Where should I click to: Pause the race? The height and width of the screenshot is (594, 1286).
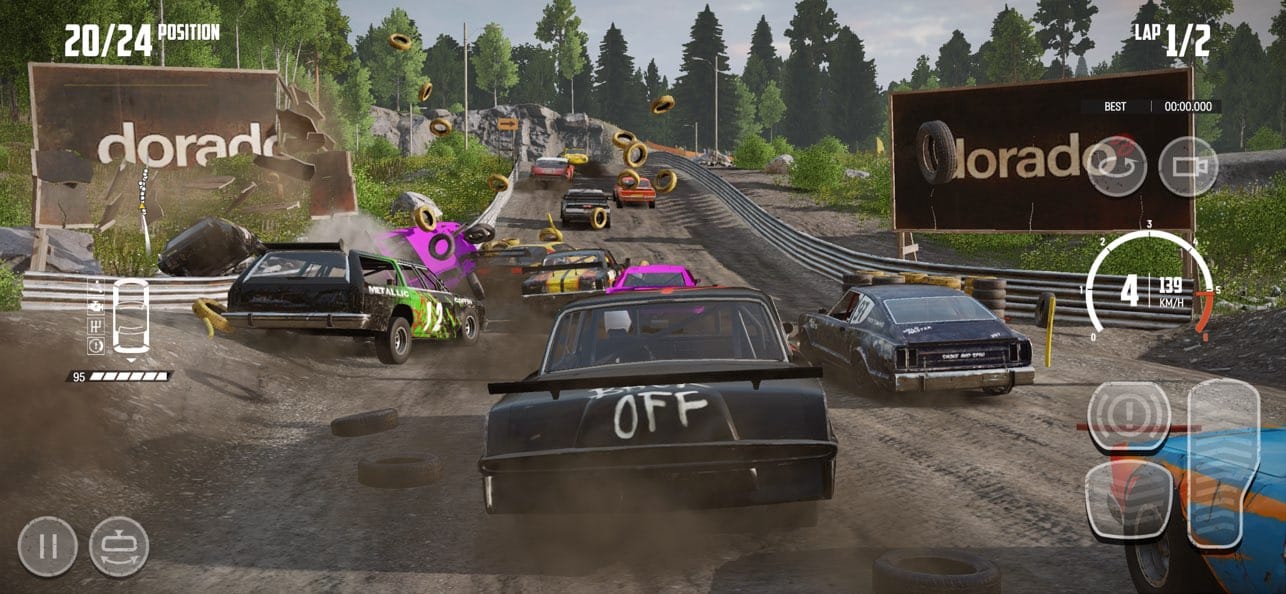click(x=47, y=546)
